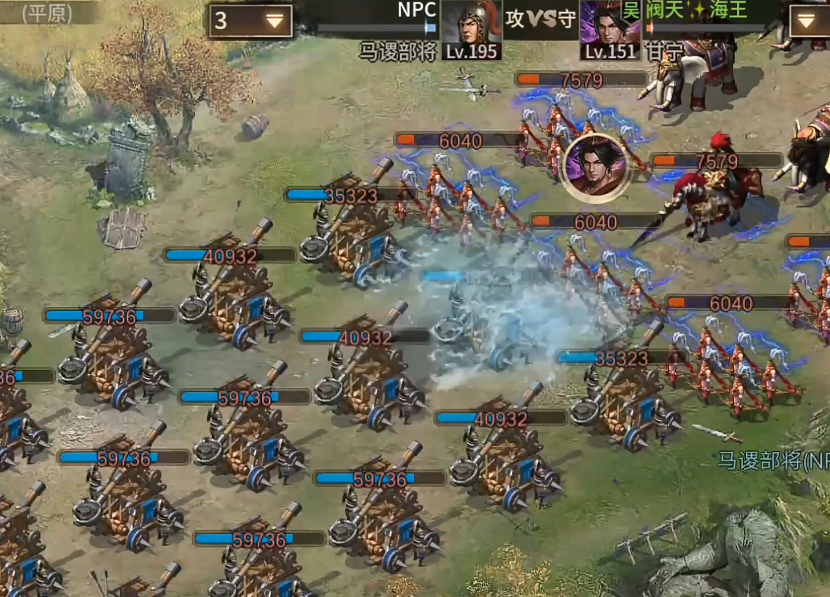
Task: Click the round hero portrait over the battlefield
Action: point(595,164)
